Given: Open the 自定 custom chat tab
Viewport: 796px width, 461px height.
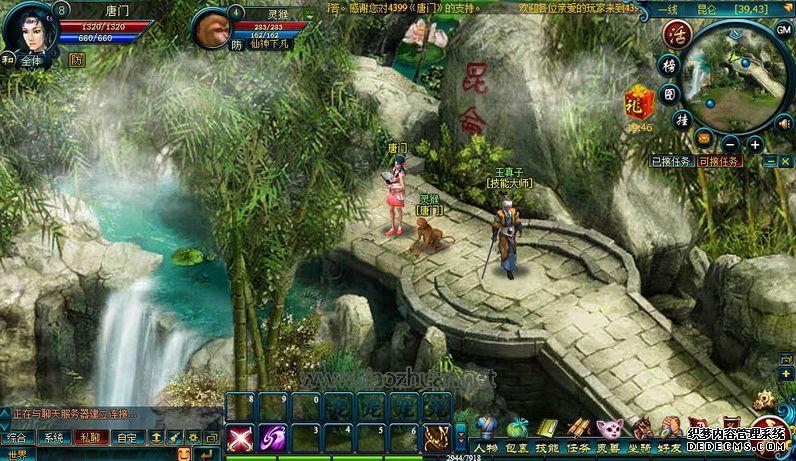Looking at the screenshot, I should point(125,437).
